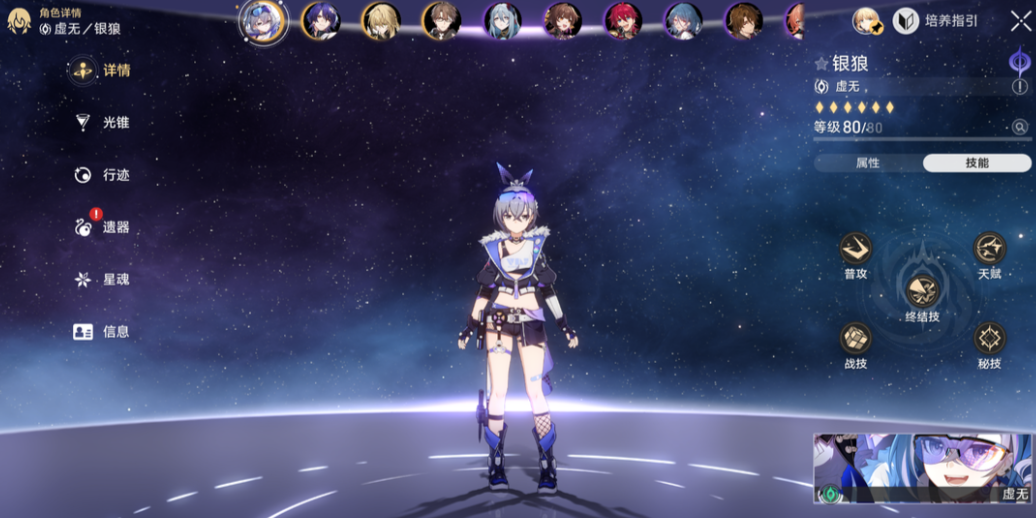Image resolution: width=1036 pixels, height=518 pixels.
Task: Switch to the 技能 skills tab
Action: point(976,163)
